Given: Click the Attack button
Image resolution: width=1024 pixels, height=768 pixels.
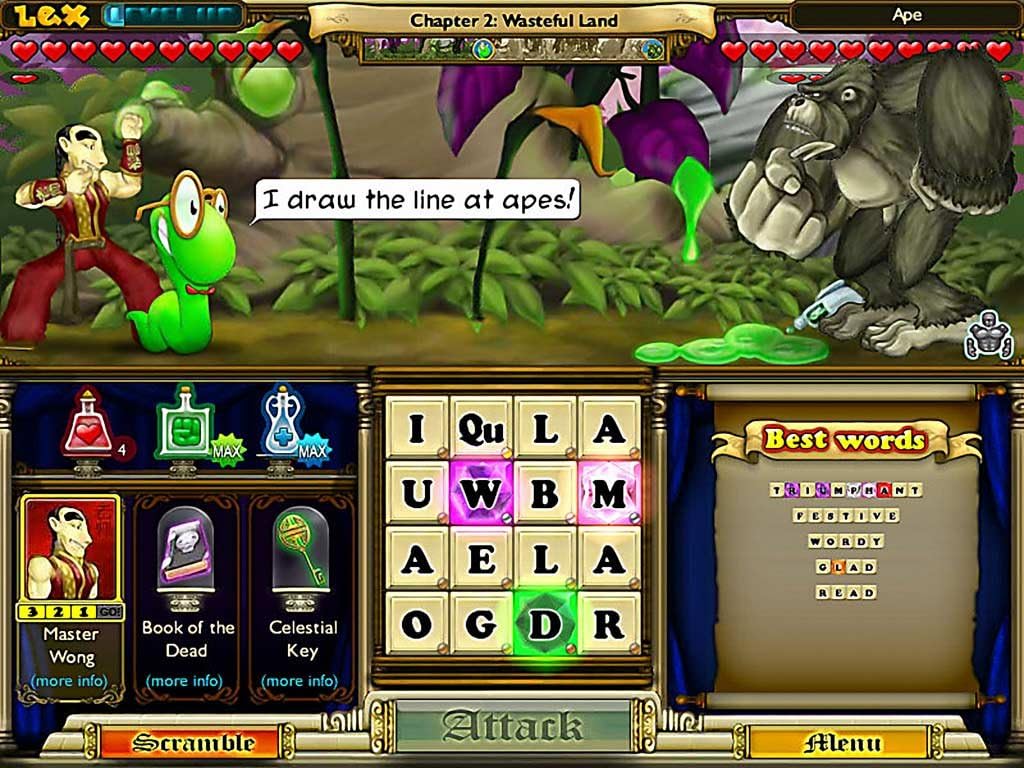Looking at the screenshot, I should [513, 725].
